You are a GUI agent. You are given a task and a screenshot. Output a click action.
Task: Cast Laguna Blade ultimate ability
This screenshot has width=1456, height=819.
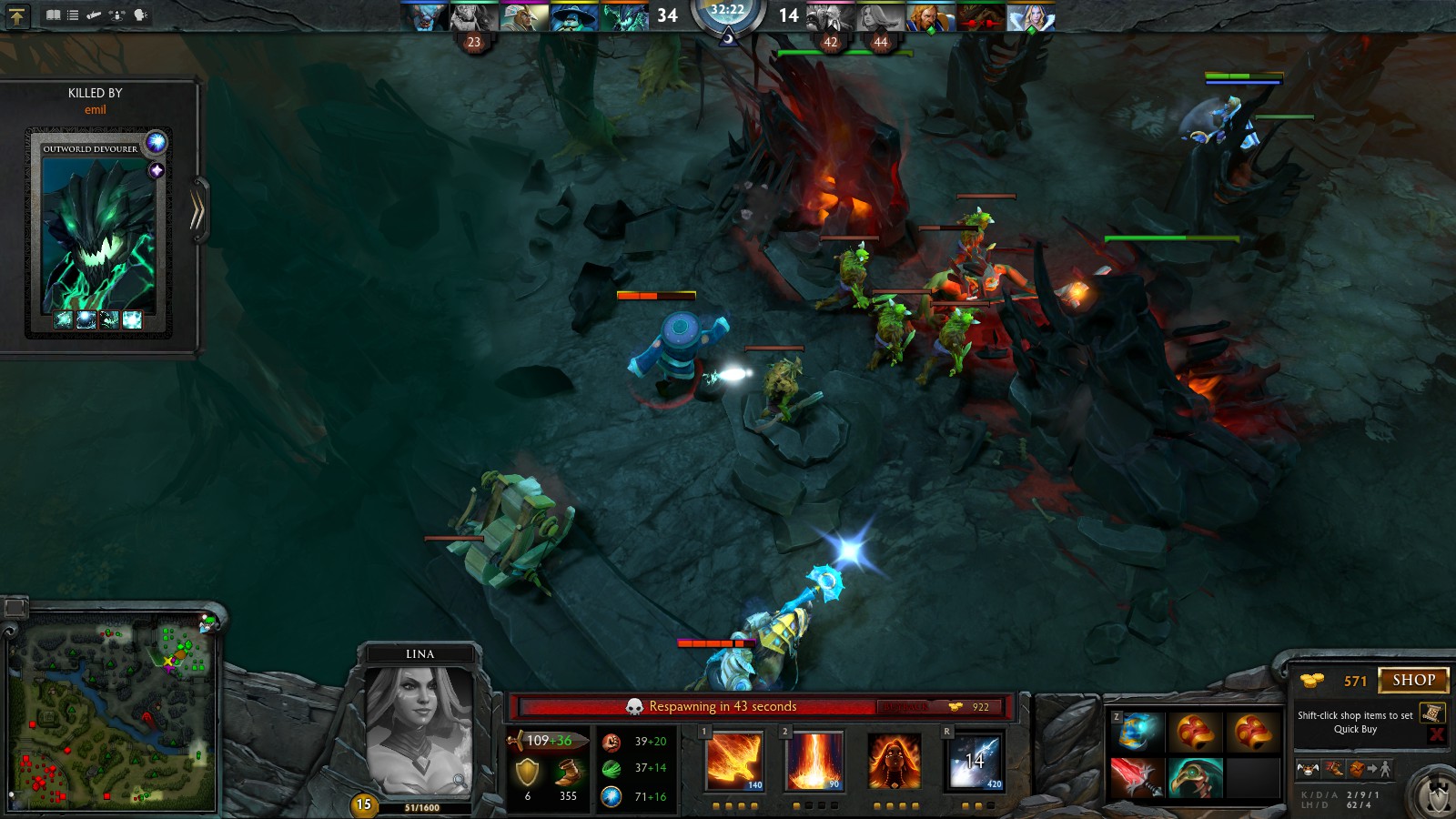975,761
